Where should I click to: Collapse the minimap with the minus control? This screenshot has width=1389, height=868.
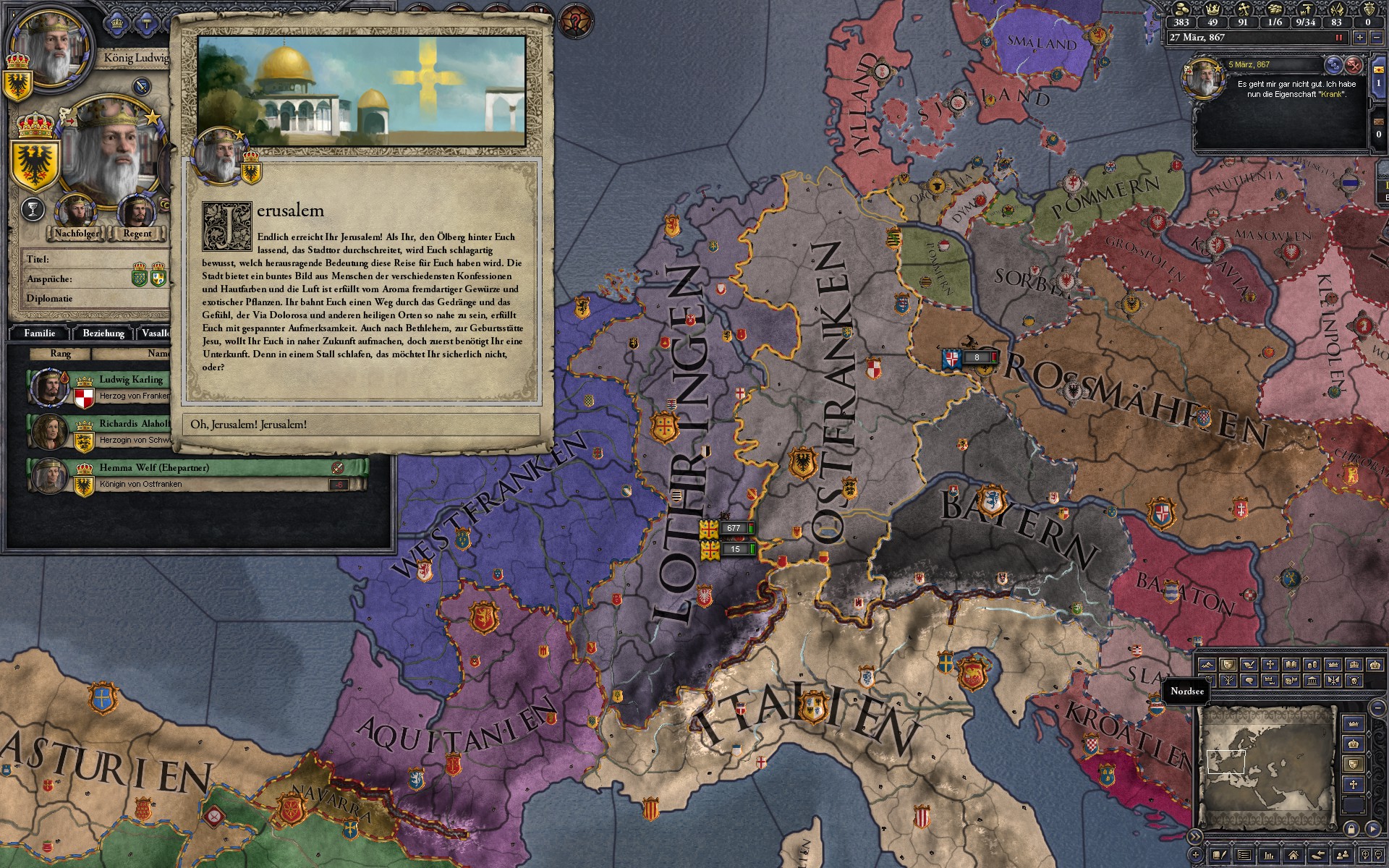1377,708
